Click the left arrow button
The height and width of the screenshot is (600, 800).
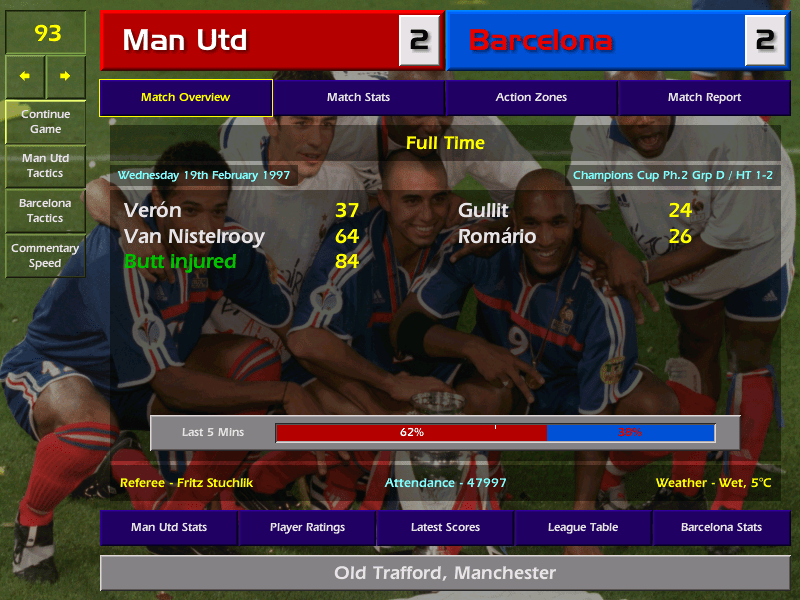(25, 76)
